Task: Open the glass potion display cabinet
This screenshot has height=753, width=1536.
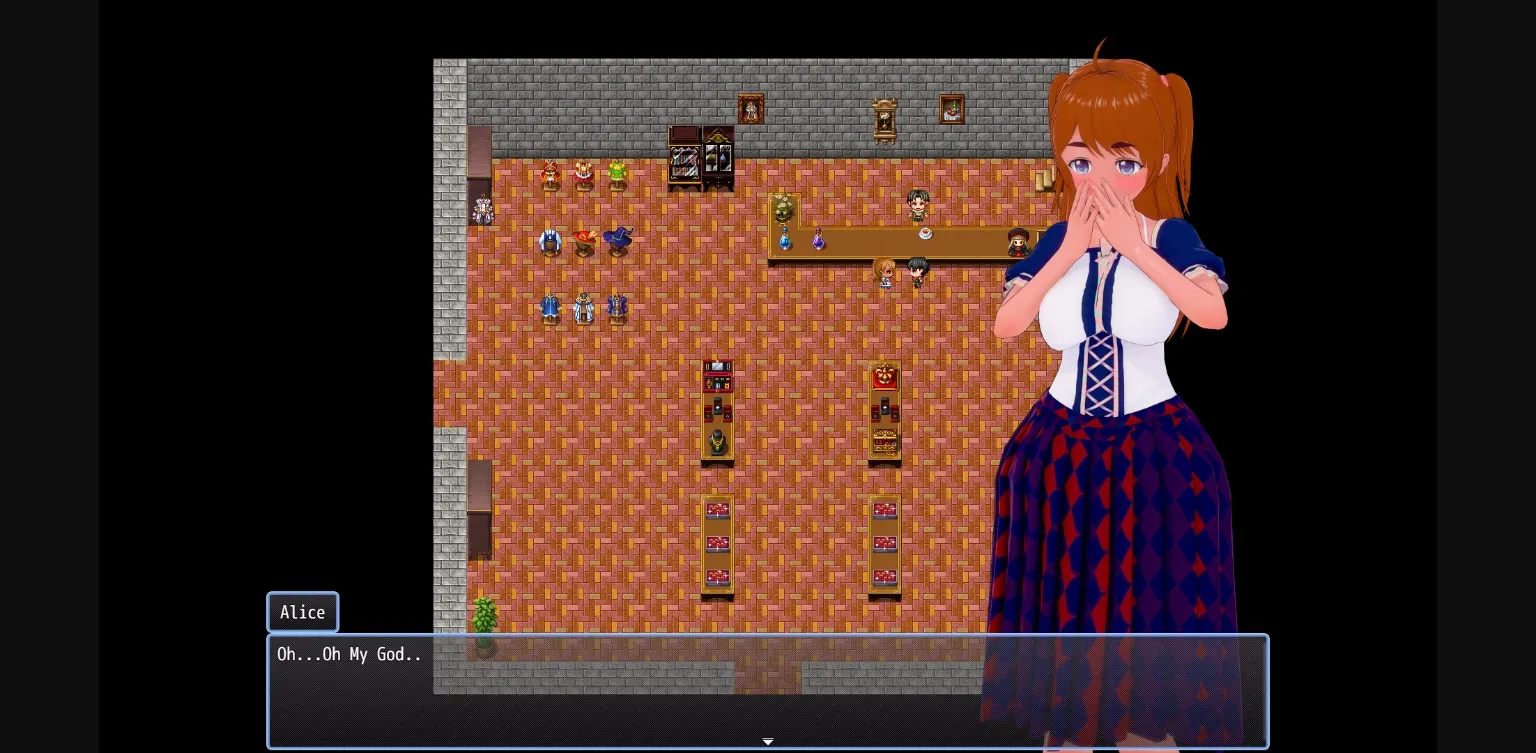Action: coord(717,160)
